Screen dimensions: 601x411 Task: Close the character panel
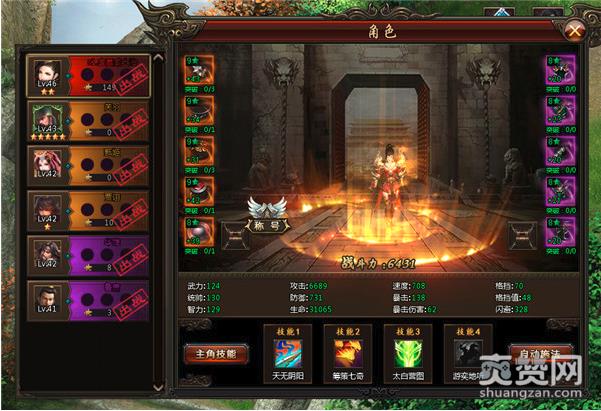tap(574, 31)
